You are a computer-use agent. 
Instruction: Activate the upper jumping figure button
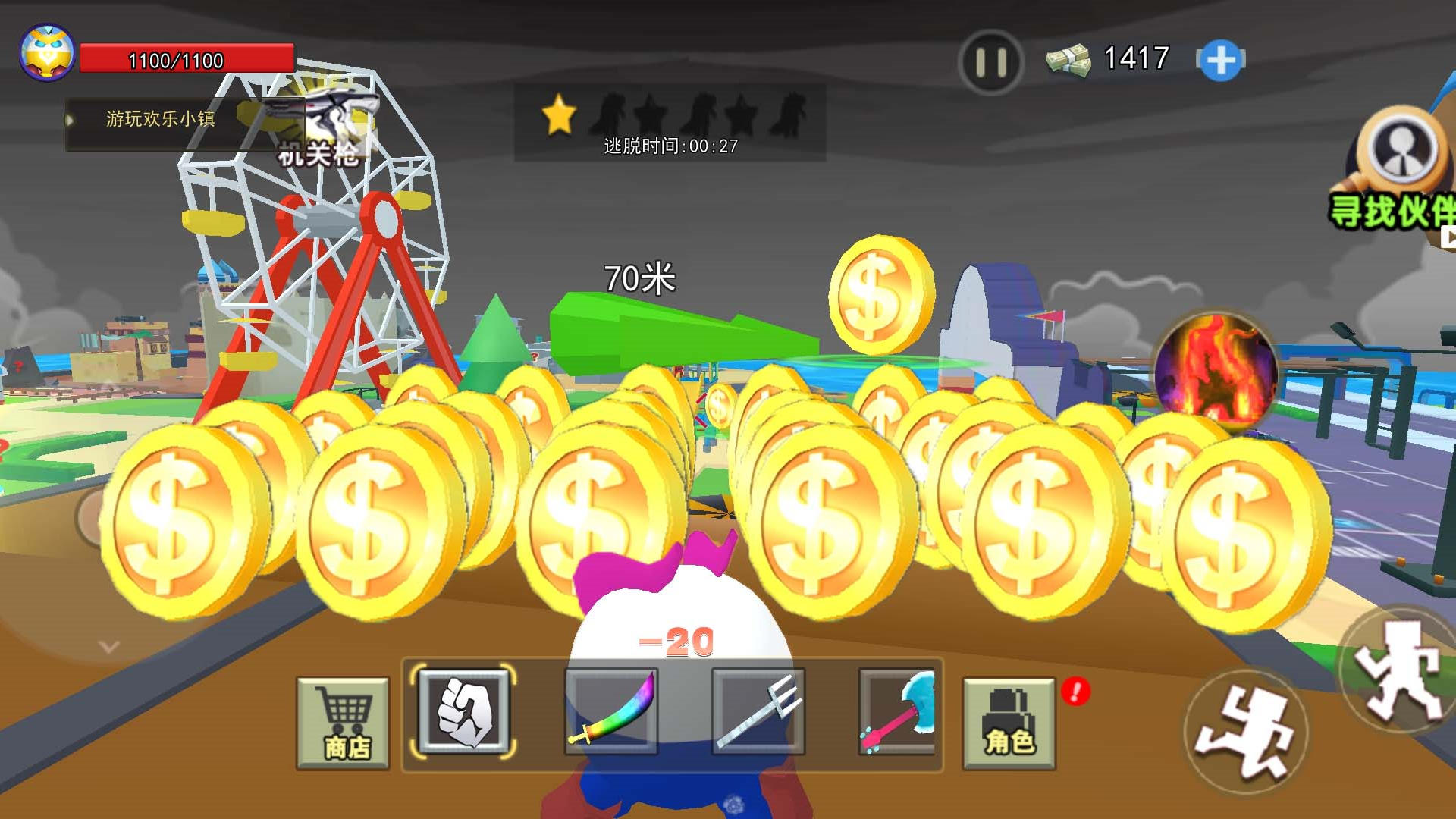pyautogui.click(x=1400, y=669)
